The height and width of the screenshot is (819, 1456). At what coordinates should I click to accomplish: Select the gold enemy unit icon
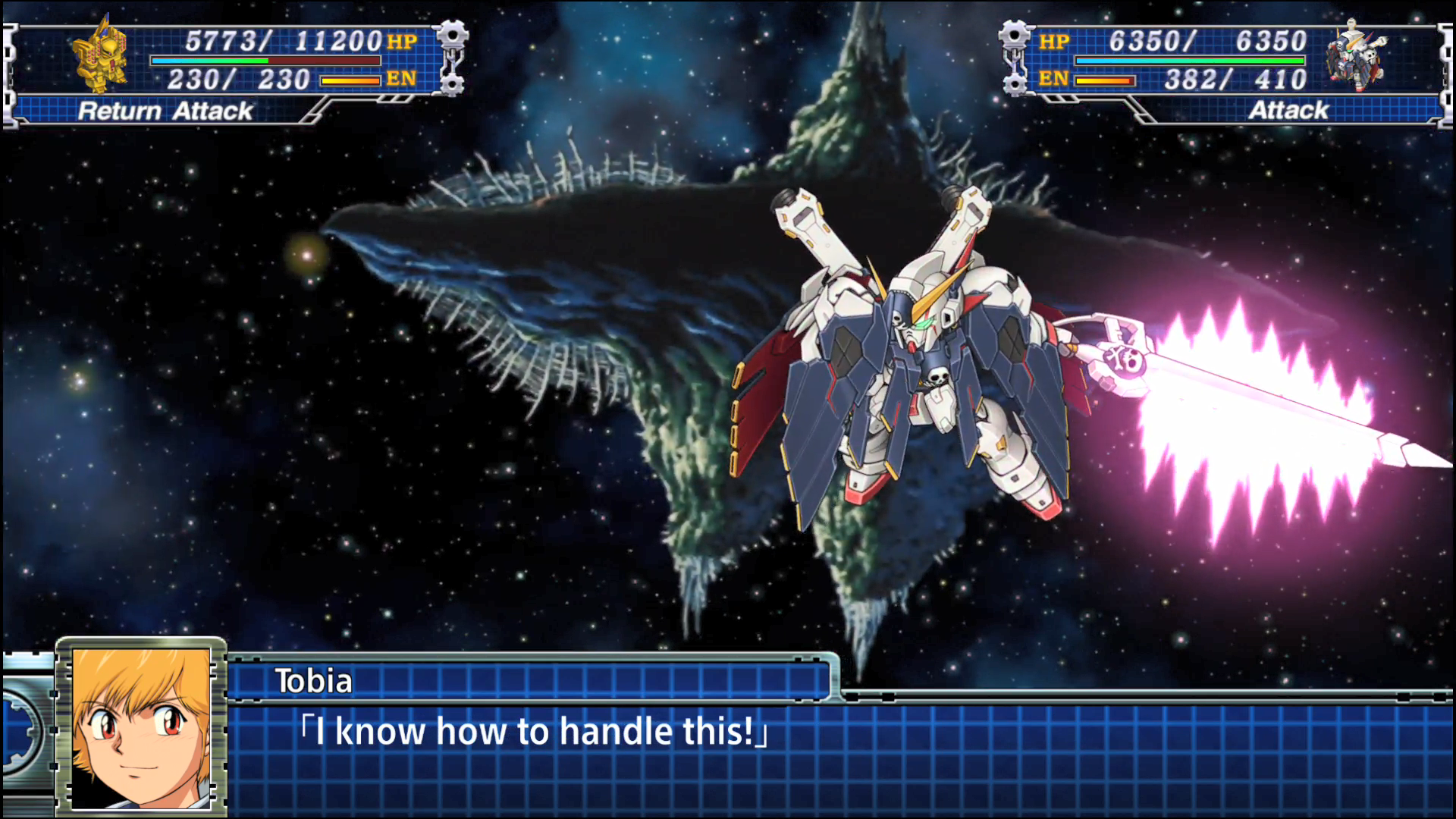point(101,55)
